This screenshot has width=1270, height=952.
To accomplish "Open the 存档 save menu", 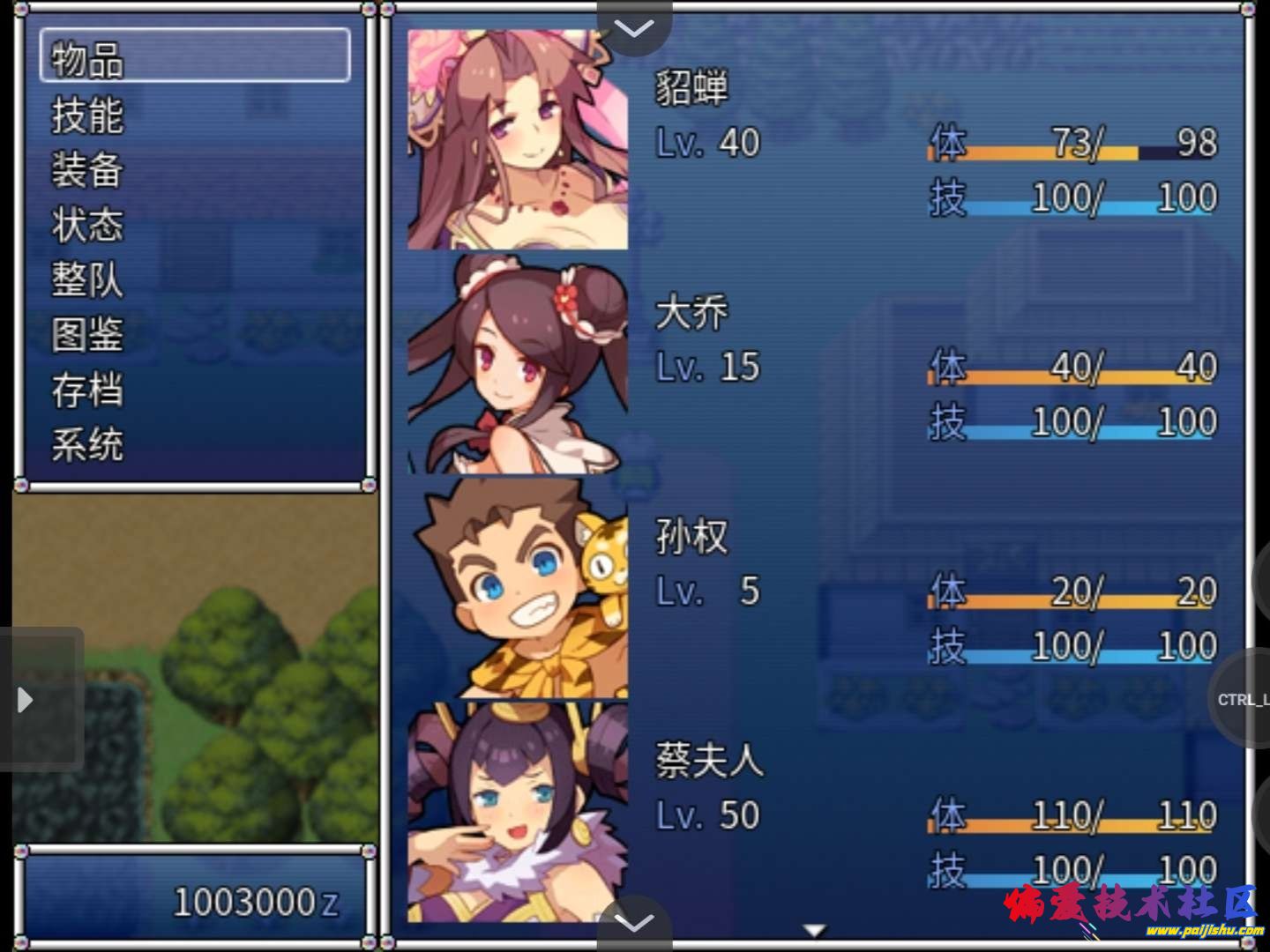I will point(87,390).
